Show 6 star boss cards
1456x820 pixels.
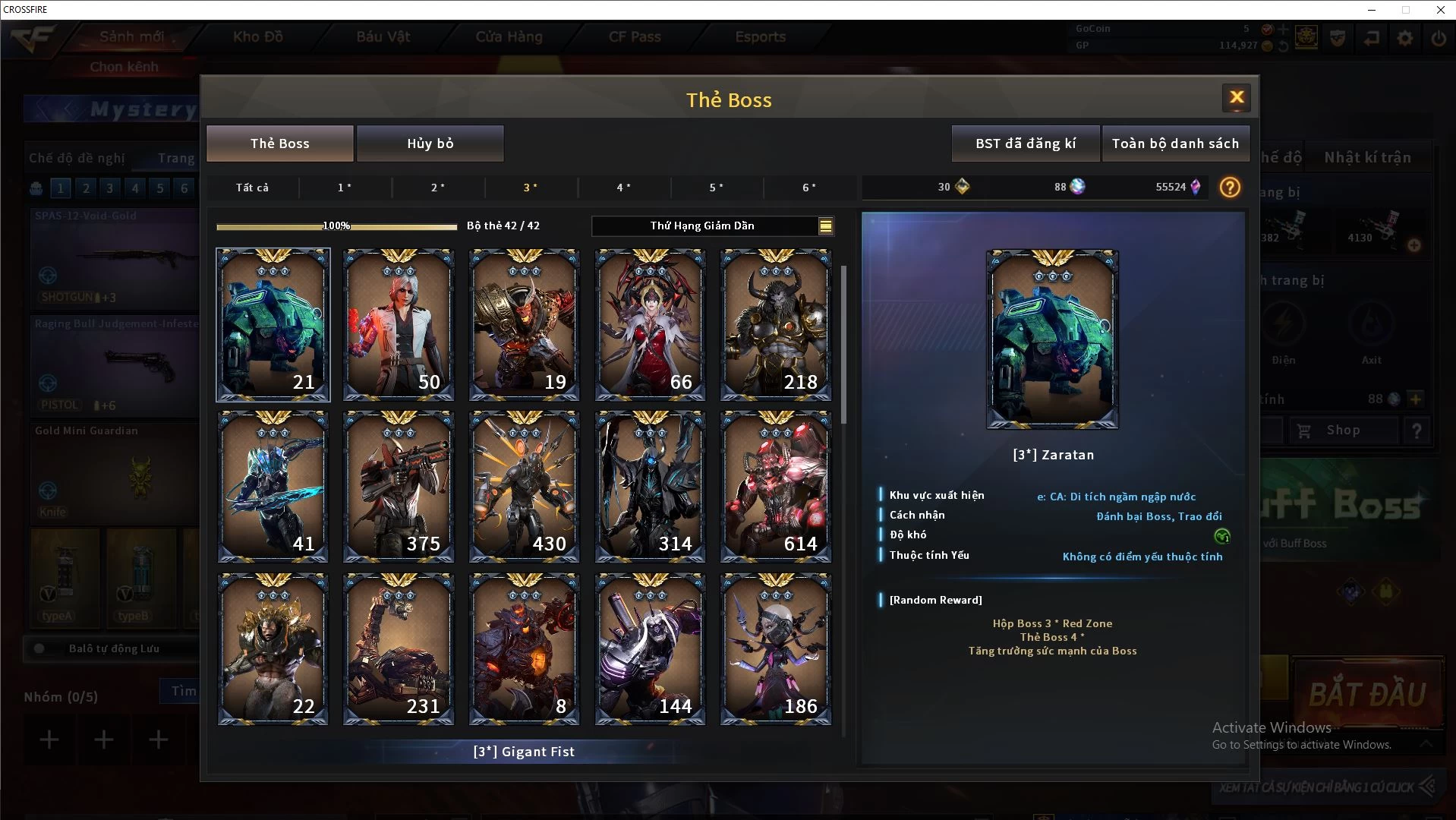click(809, 188)
